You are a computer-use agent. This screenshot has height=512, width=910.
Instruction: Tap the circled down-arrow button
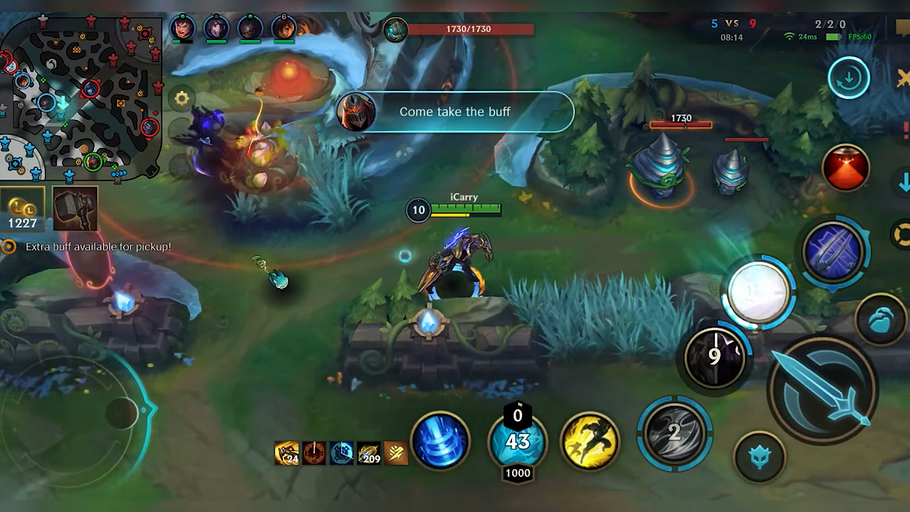click(848, 78)
